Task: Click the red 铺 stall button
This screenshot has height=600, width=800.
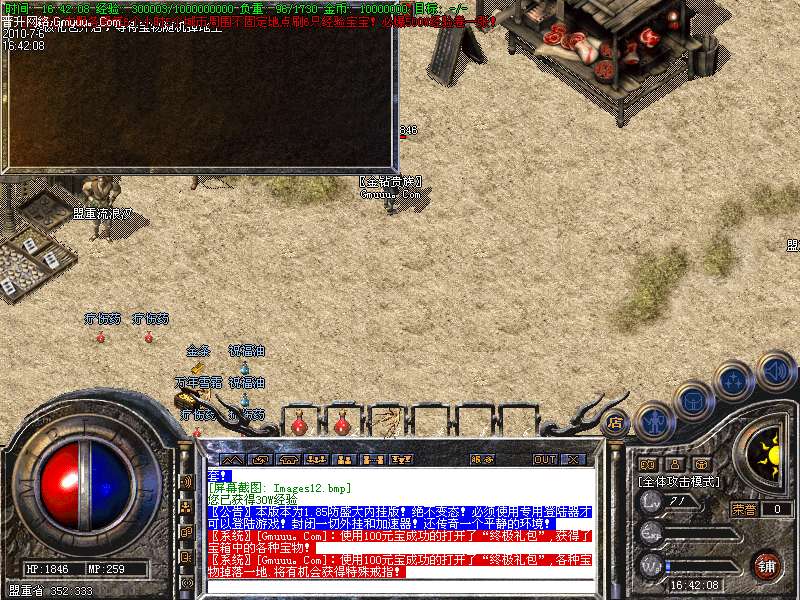Action: point(766,565)
